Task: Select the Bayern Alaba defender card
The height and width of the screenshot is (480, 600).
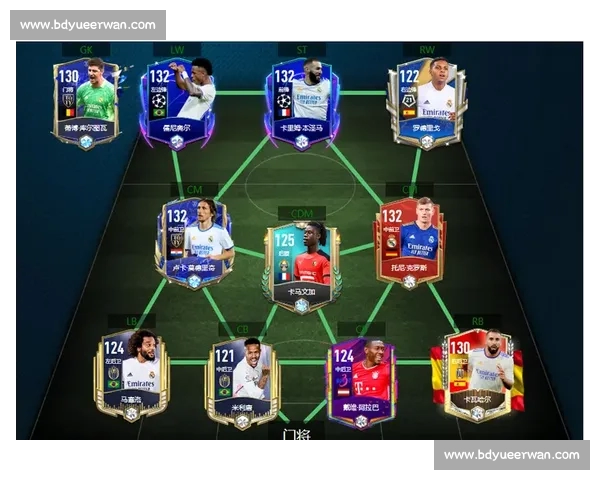Action: tap(360, 382)
